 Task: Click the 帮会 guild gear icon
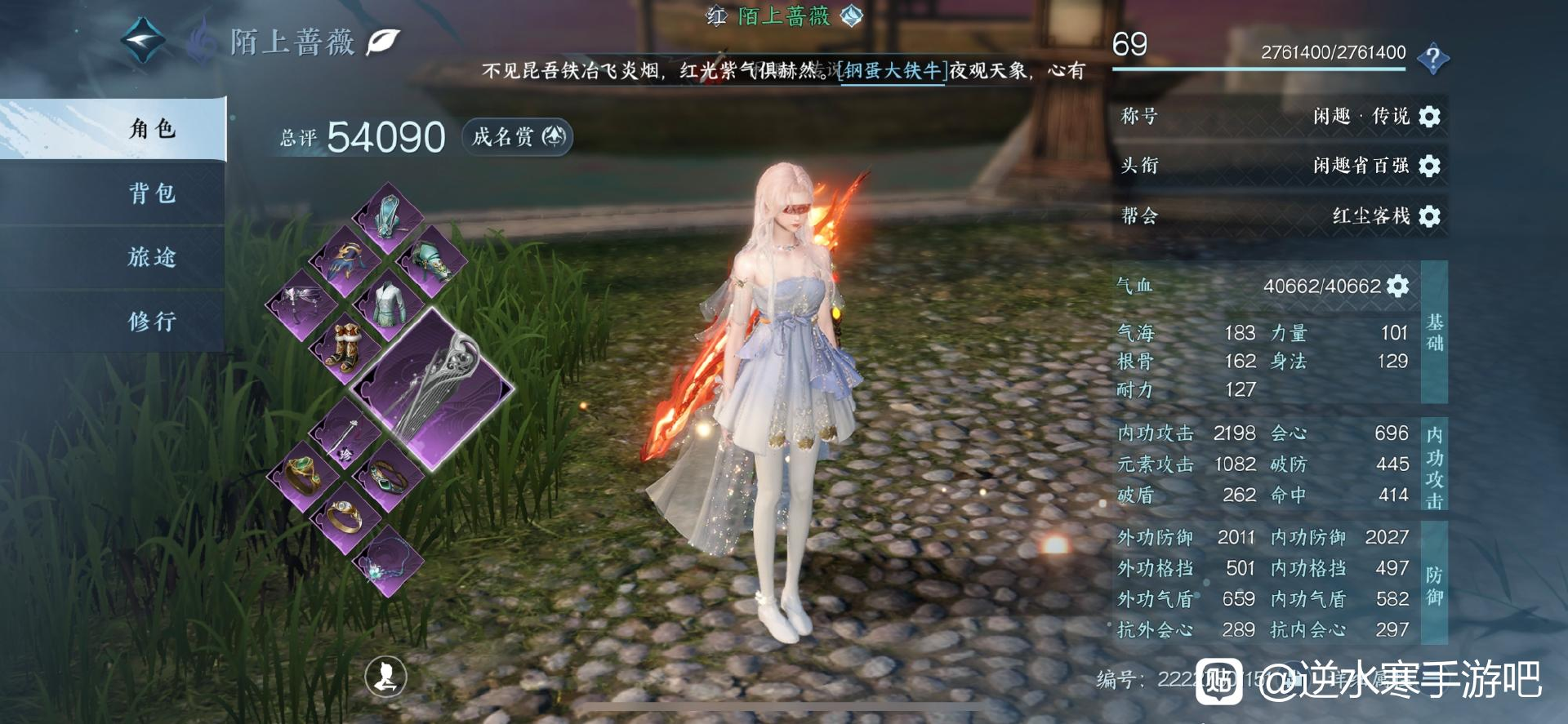1429,216
